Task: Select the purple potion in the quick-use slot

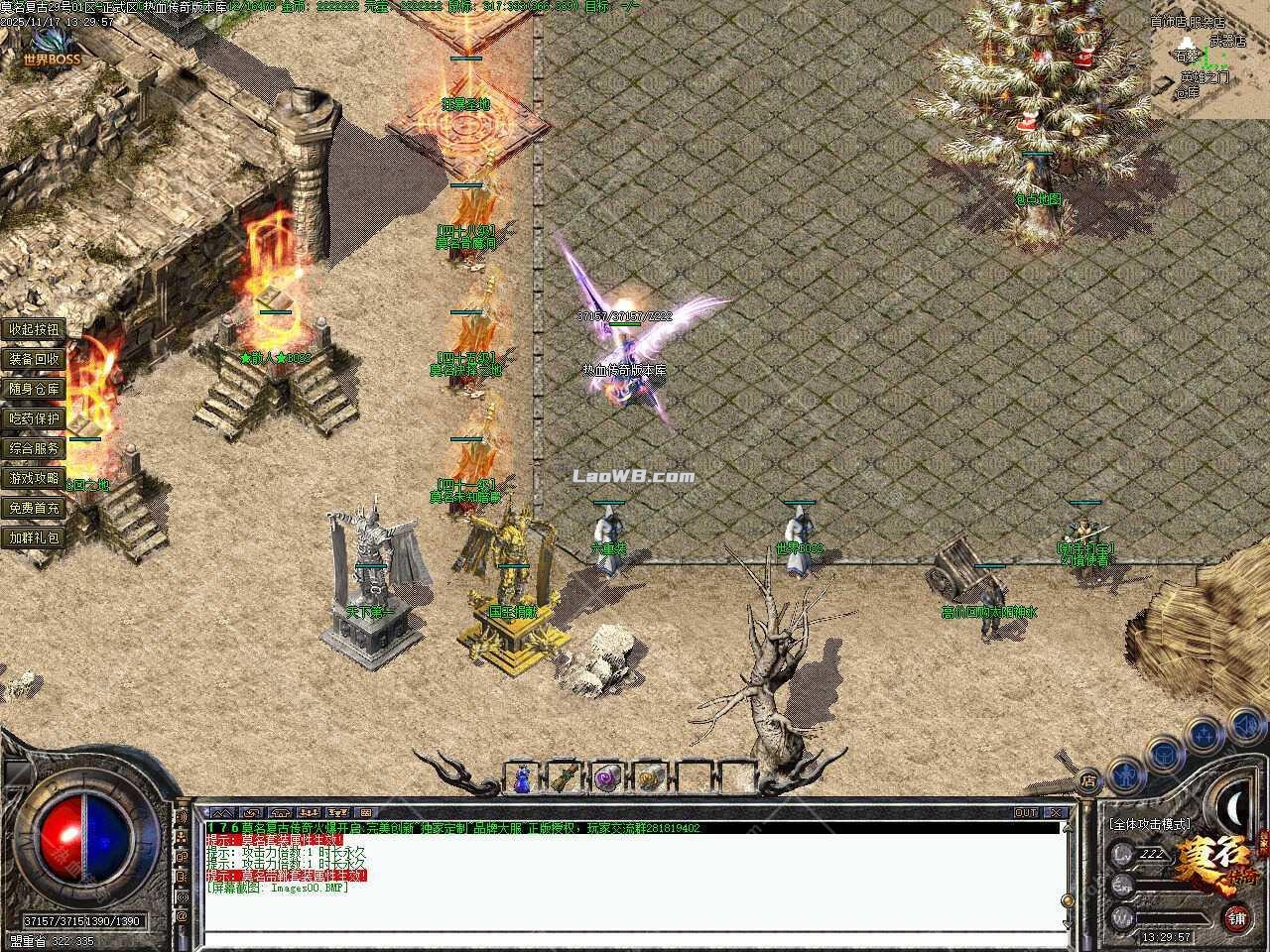Action: click(x=606, y=779)
